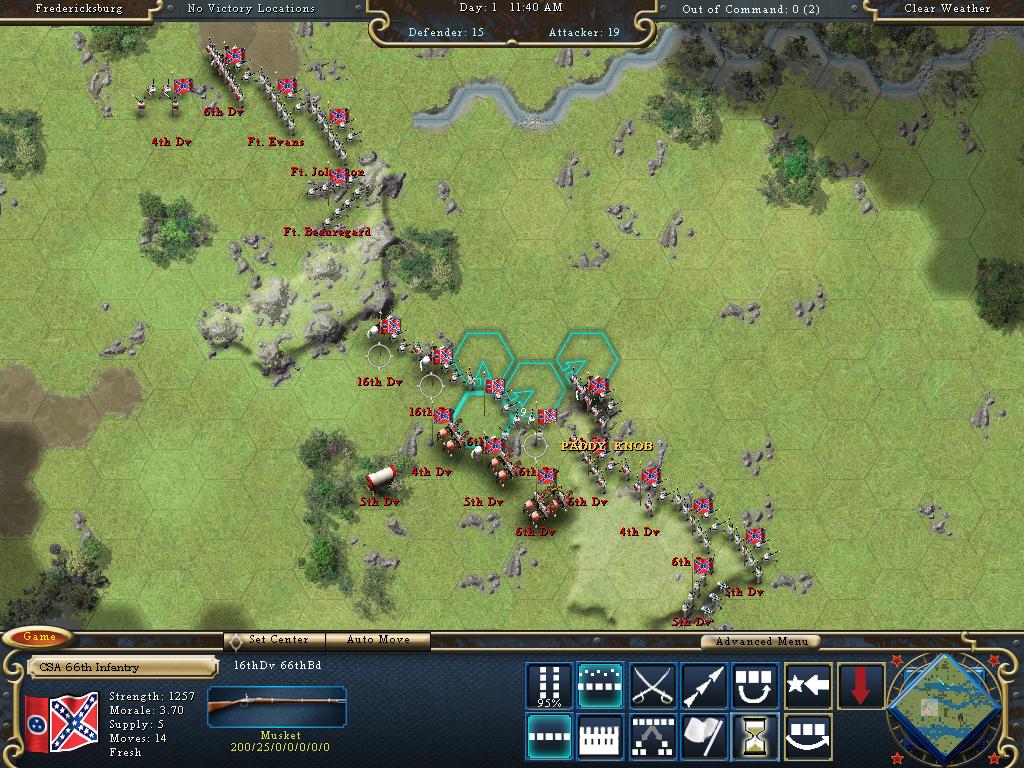This screenshot has width=1024, height=768.
Task: Choose the single line formation icon
Action: [549, 736]
